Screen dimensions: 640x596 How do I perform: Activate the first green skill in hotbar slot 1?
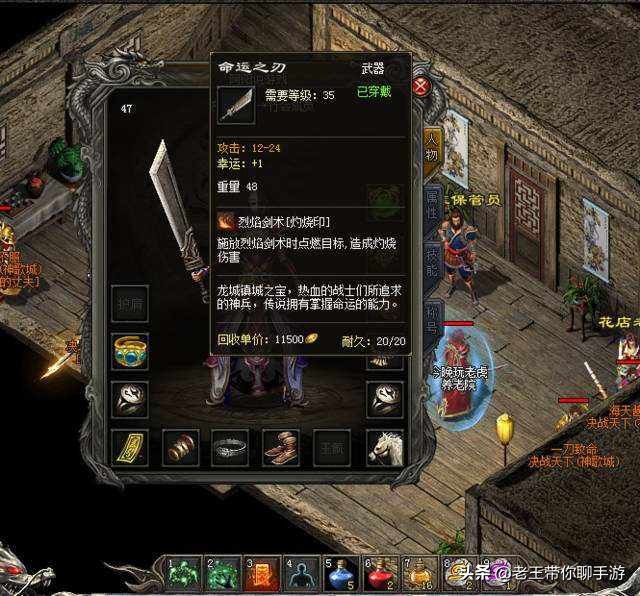[x=184, y=575]
